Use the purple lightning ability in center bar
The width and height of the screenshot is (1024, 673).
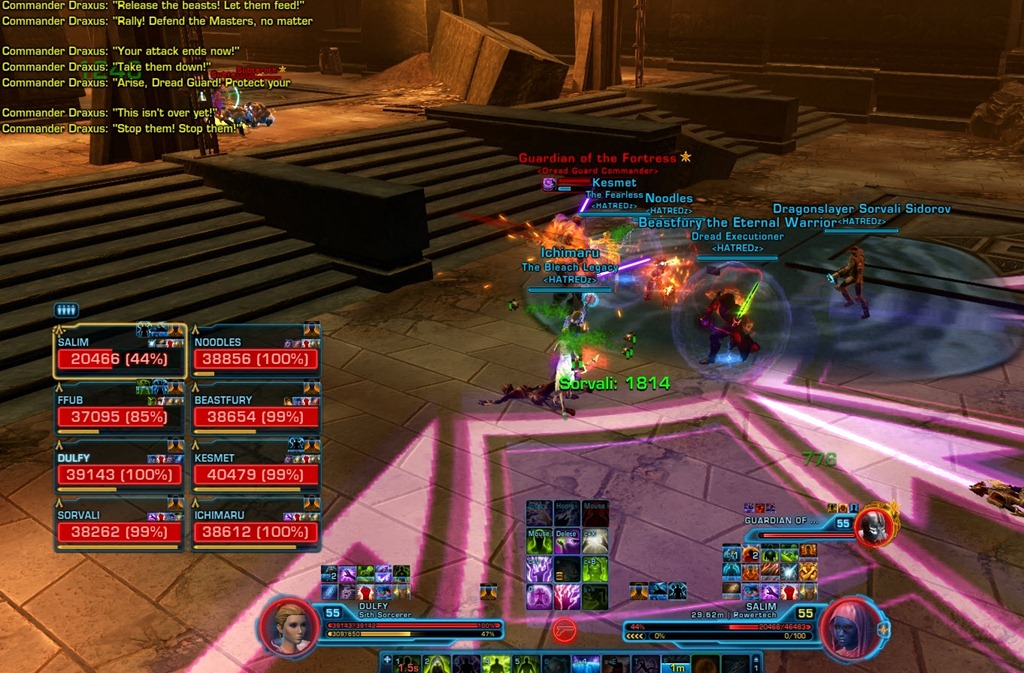(x=540, y=570)
